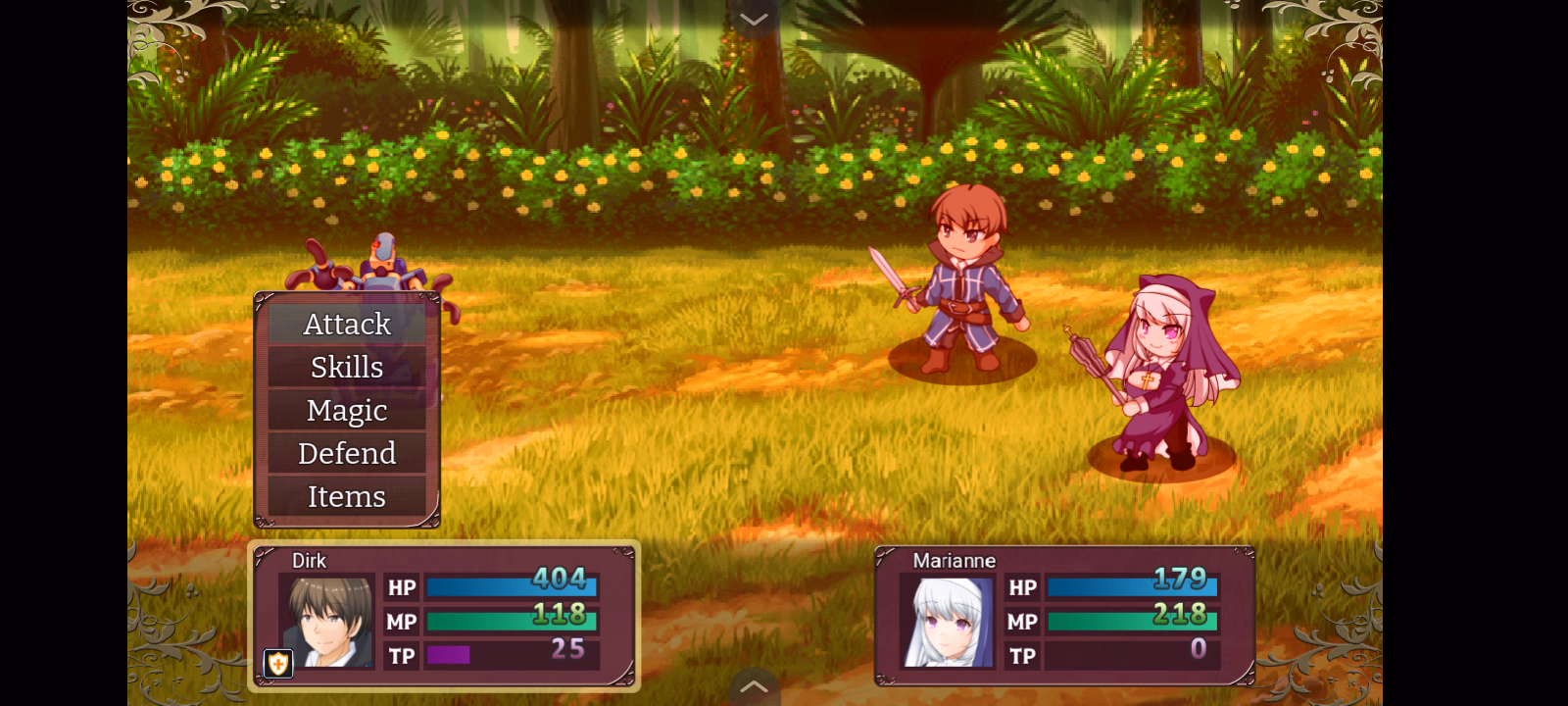Expand the top chevron-down arrow
This screenshot has width=1568, height=706.
point(754,20)
